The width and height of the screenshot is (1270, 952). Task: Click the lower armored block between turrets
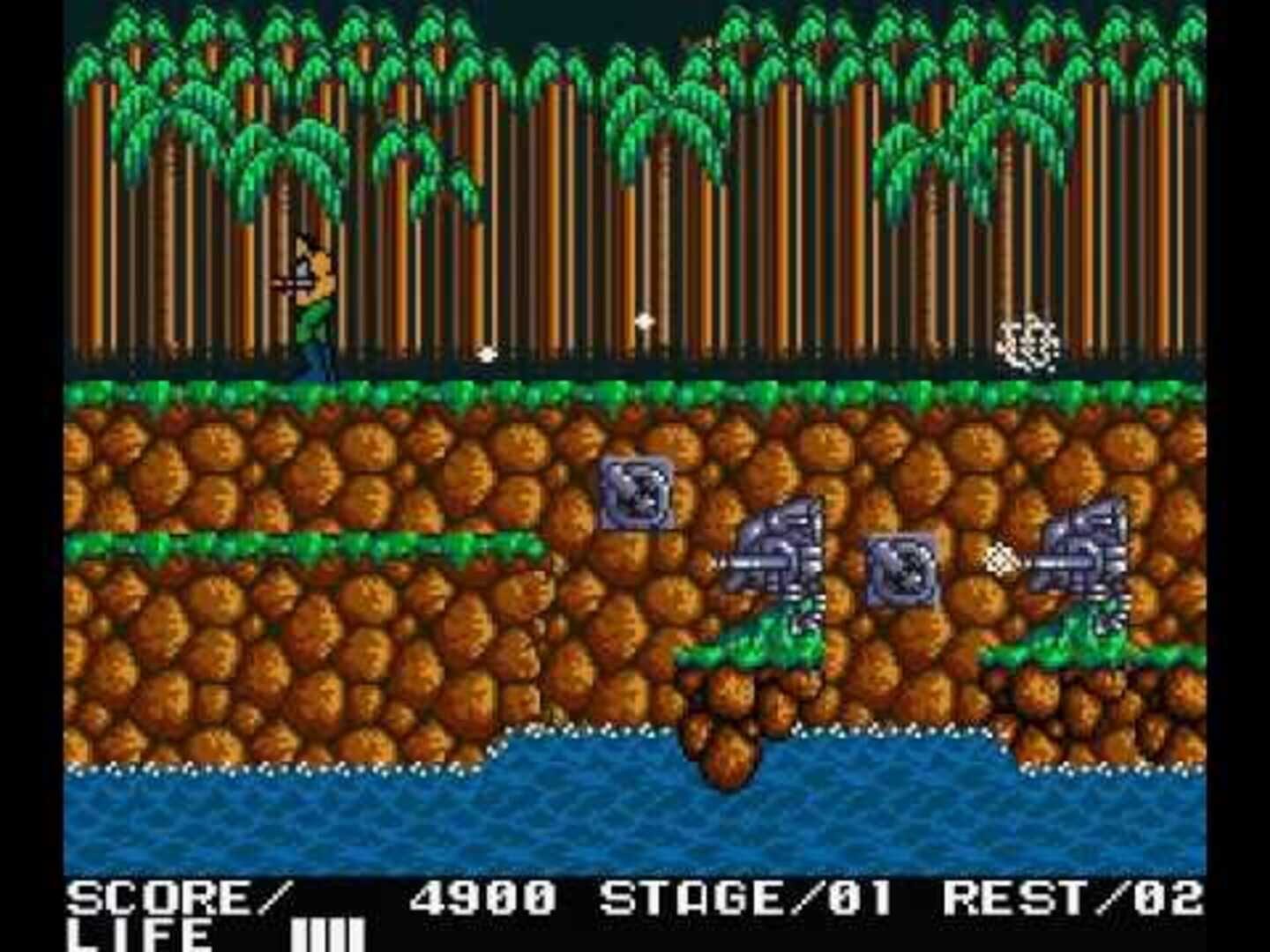(904, 573)
